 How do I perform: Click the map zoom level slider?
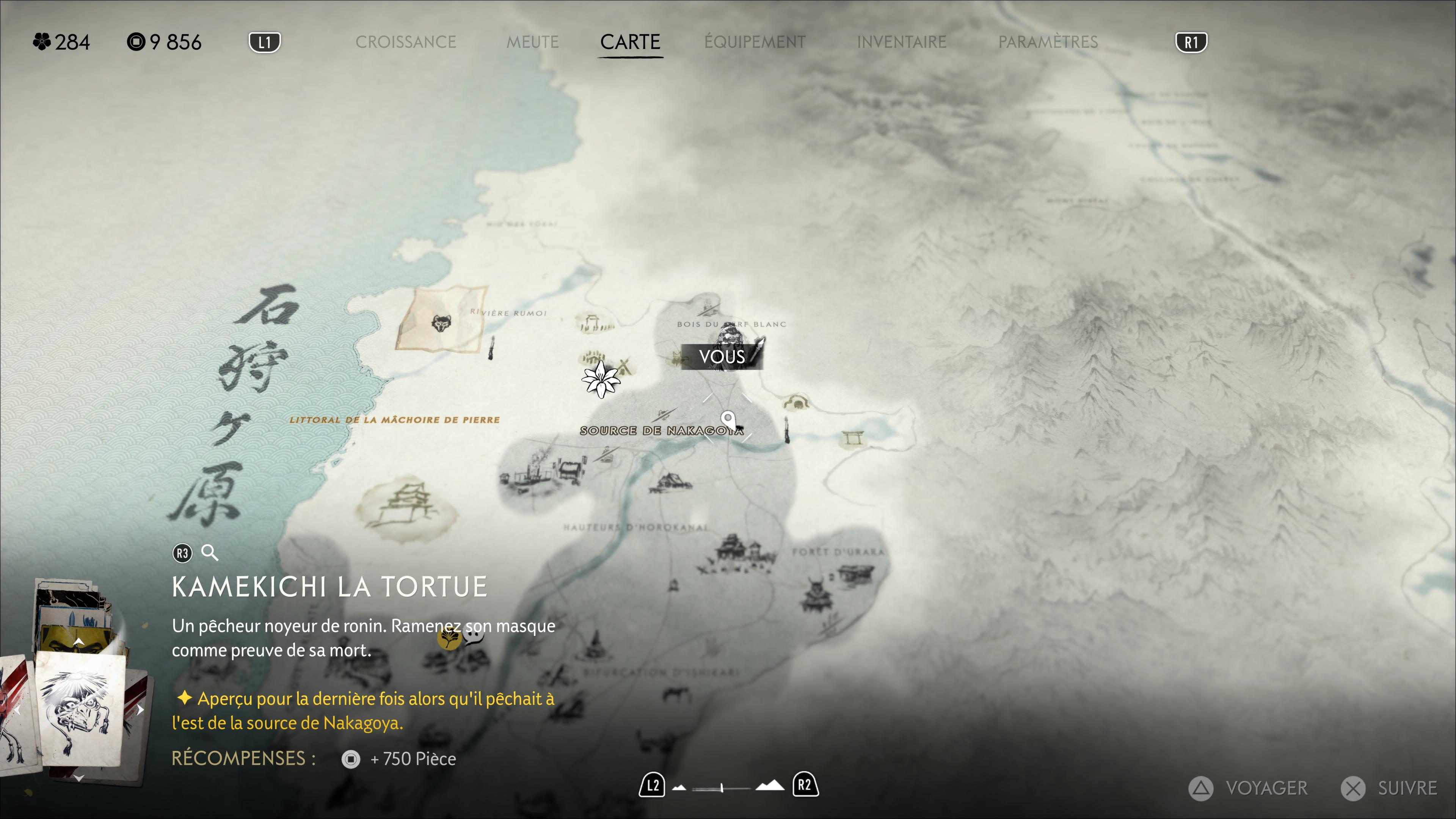[x=722, y=788]
